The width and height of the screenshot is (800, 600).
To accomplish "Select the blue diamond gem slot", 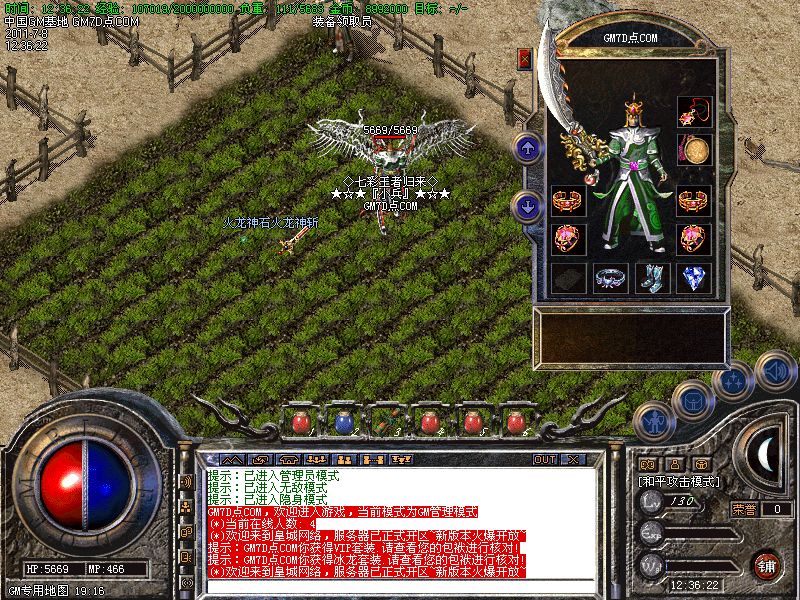I will coord(693,277).
